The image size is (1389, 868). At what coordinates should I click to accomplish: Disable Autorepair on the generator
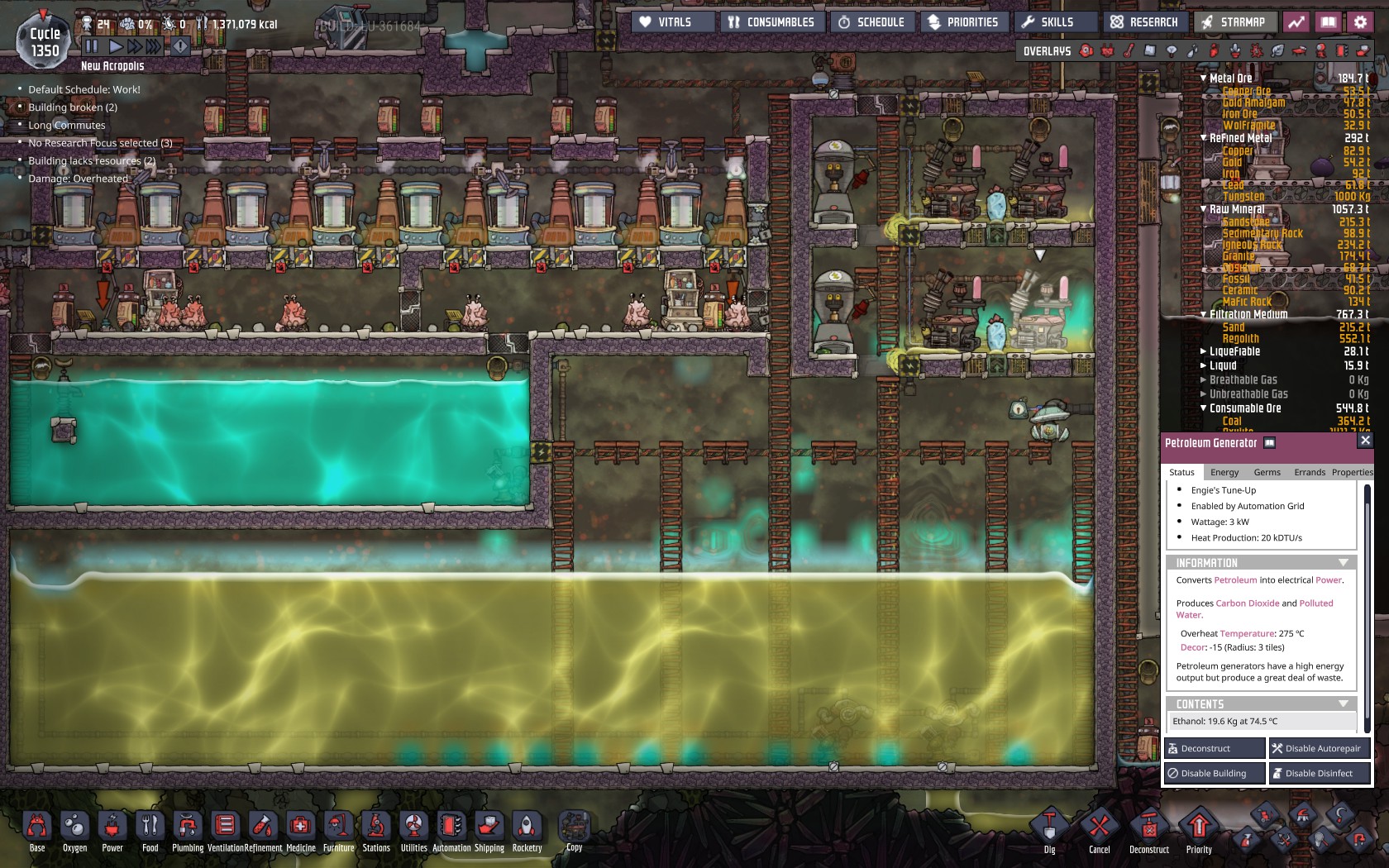(1320, 748)
